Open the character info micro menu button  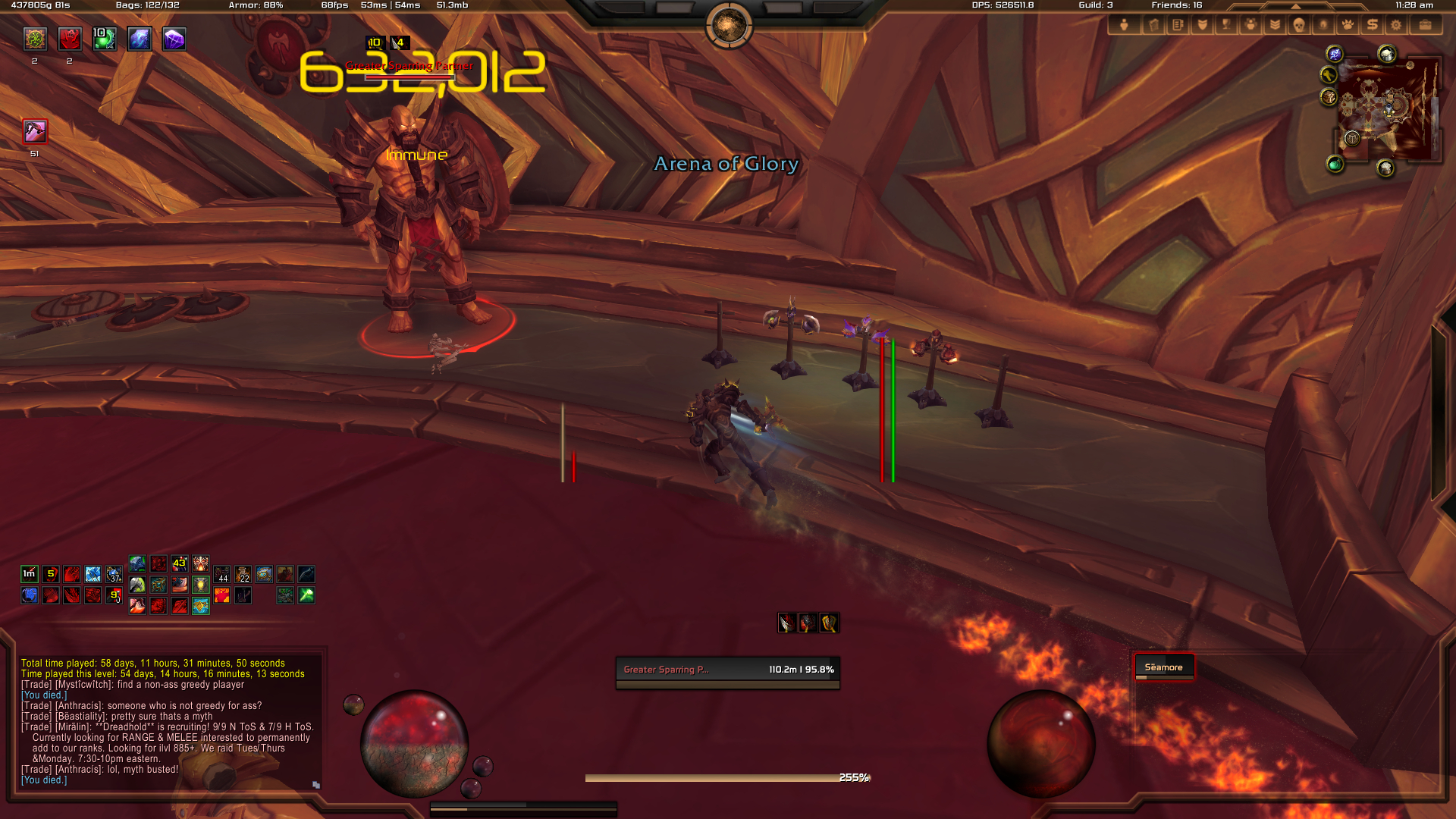point(1124,25)
